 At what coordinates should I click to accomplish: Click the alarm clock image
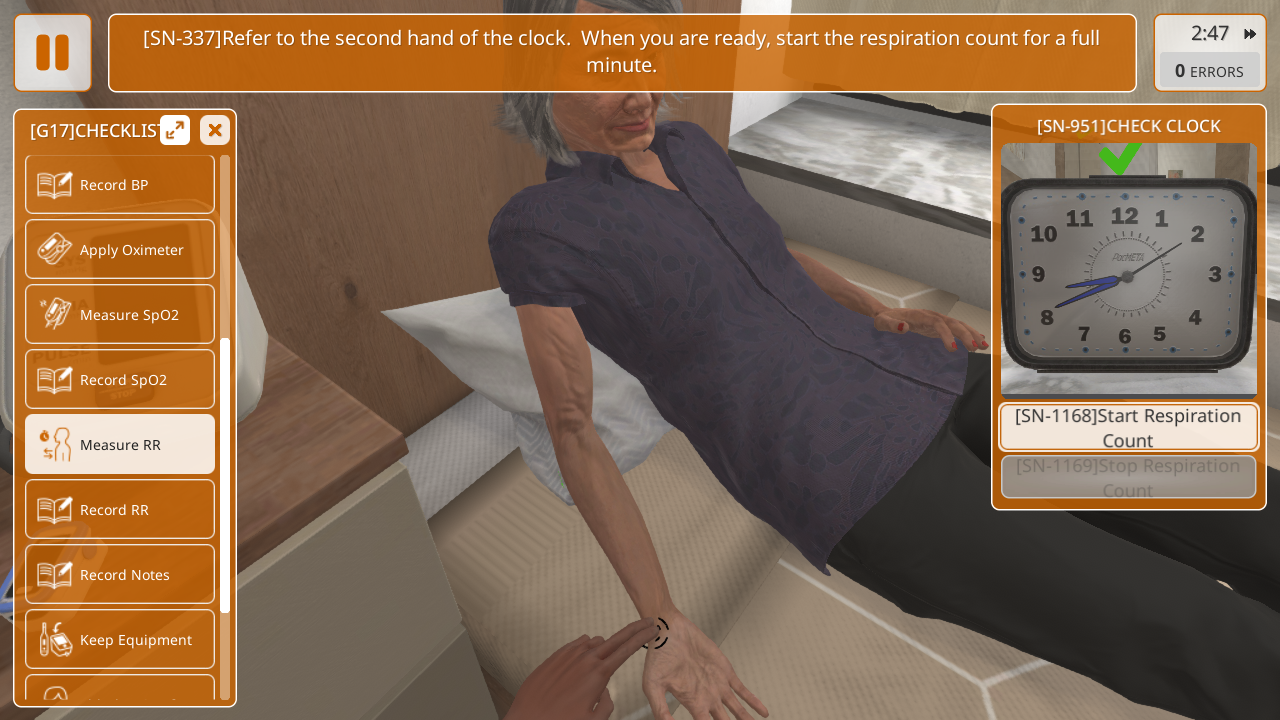pos(1129,272)
